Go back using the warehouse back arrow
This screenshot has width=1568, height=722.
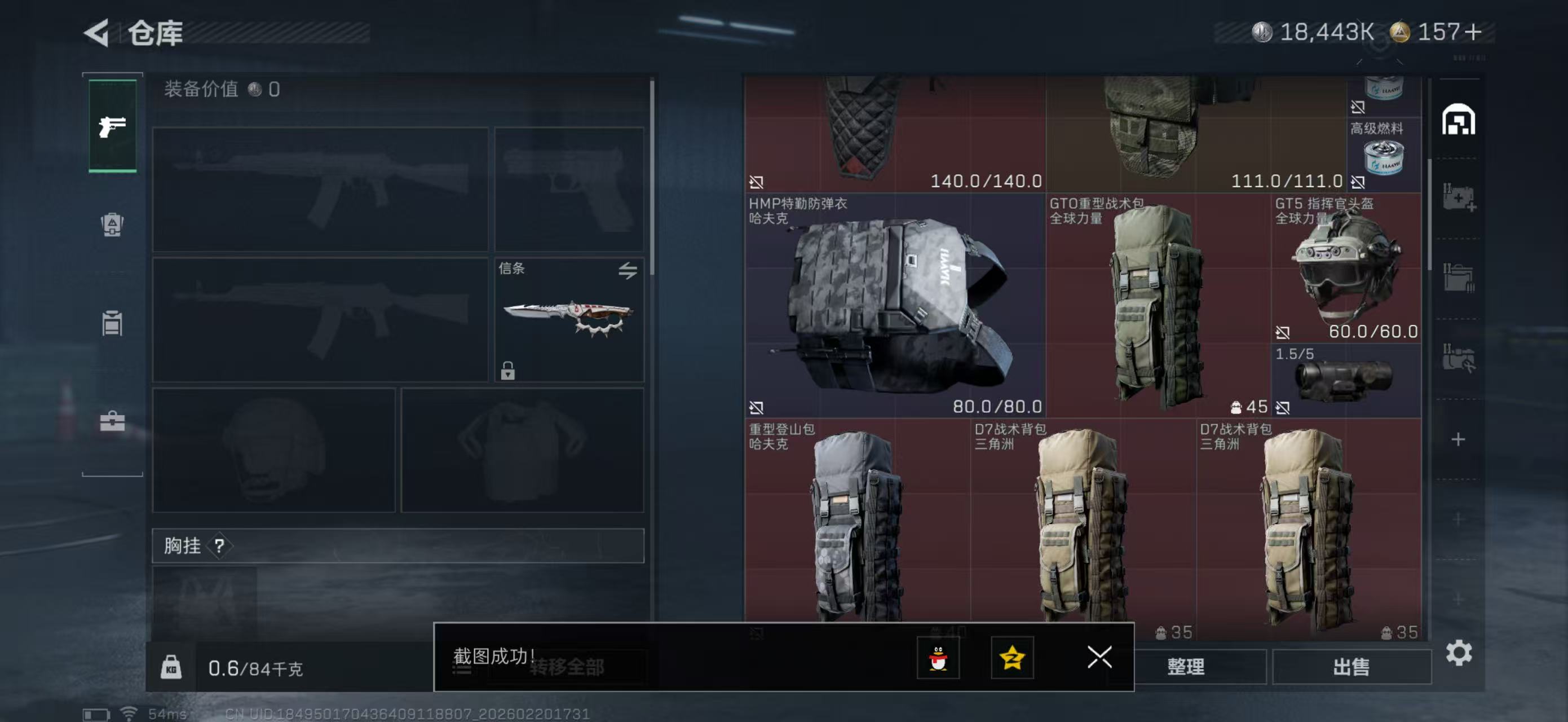98,32
